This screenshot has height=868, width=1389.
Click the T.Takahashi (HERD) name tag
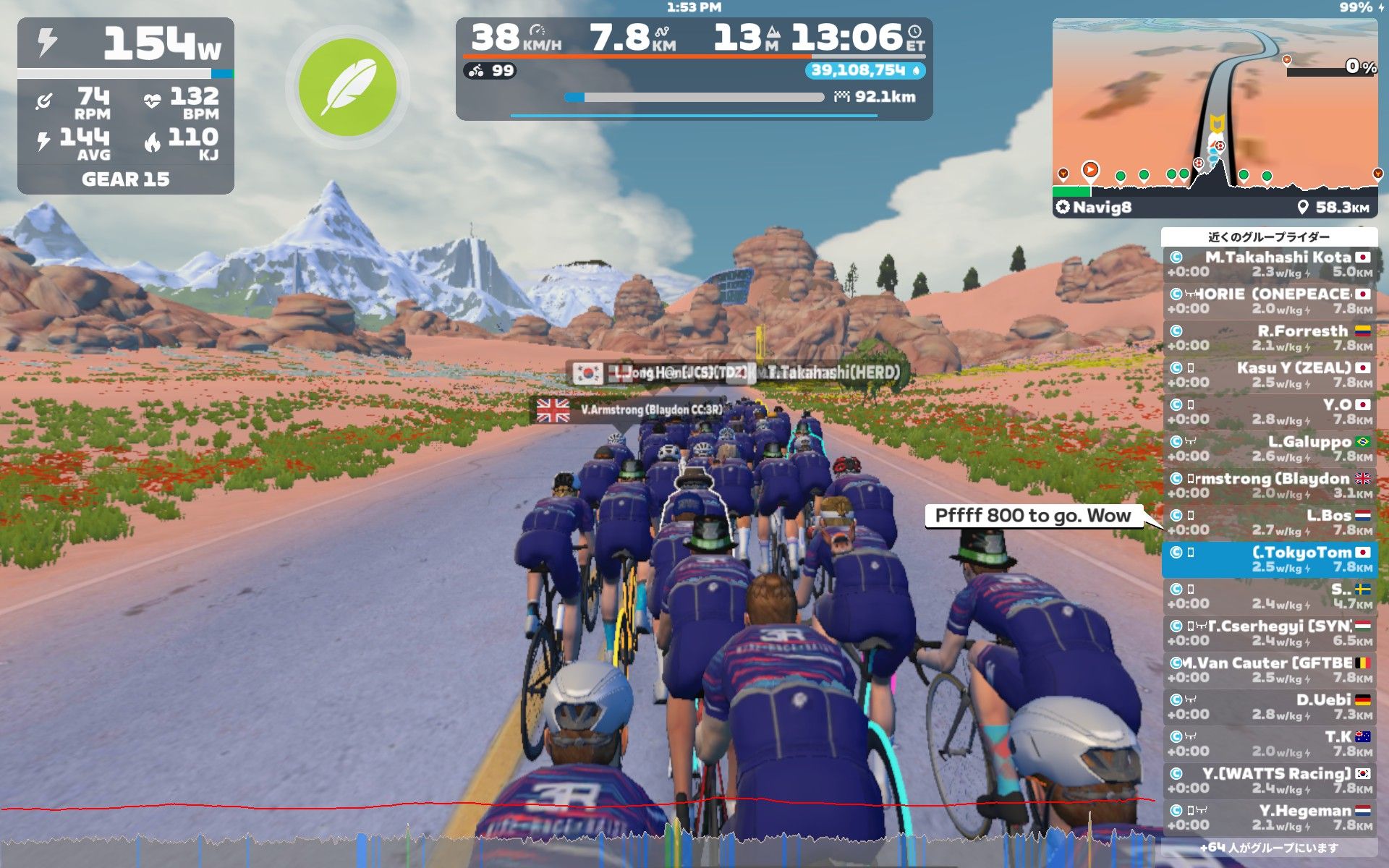click(x=833, y=373)
